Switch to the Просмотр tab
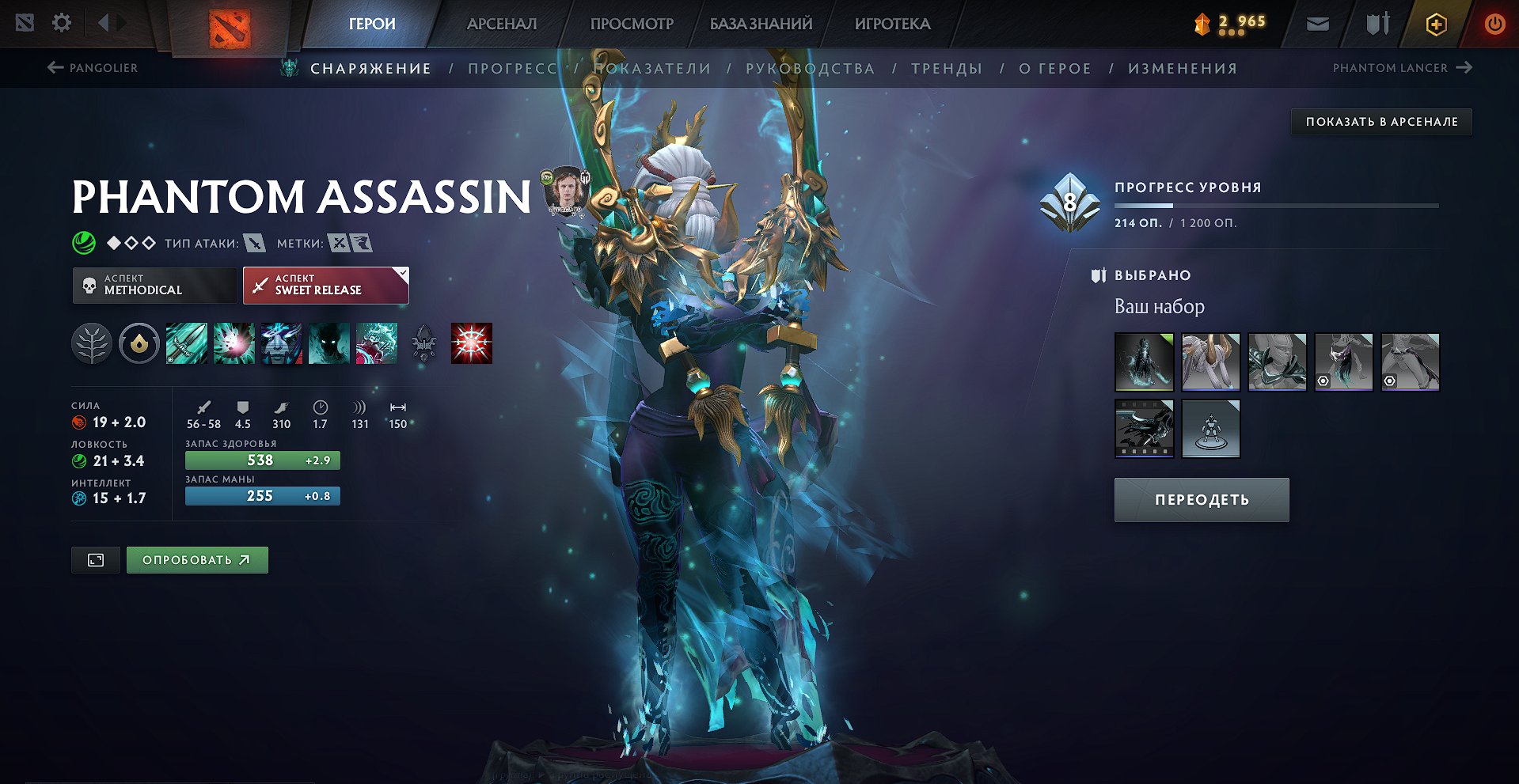The height and width of the screenshot is (784, 1519). (632, 24)
